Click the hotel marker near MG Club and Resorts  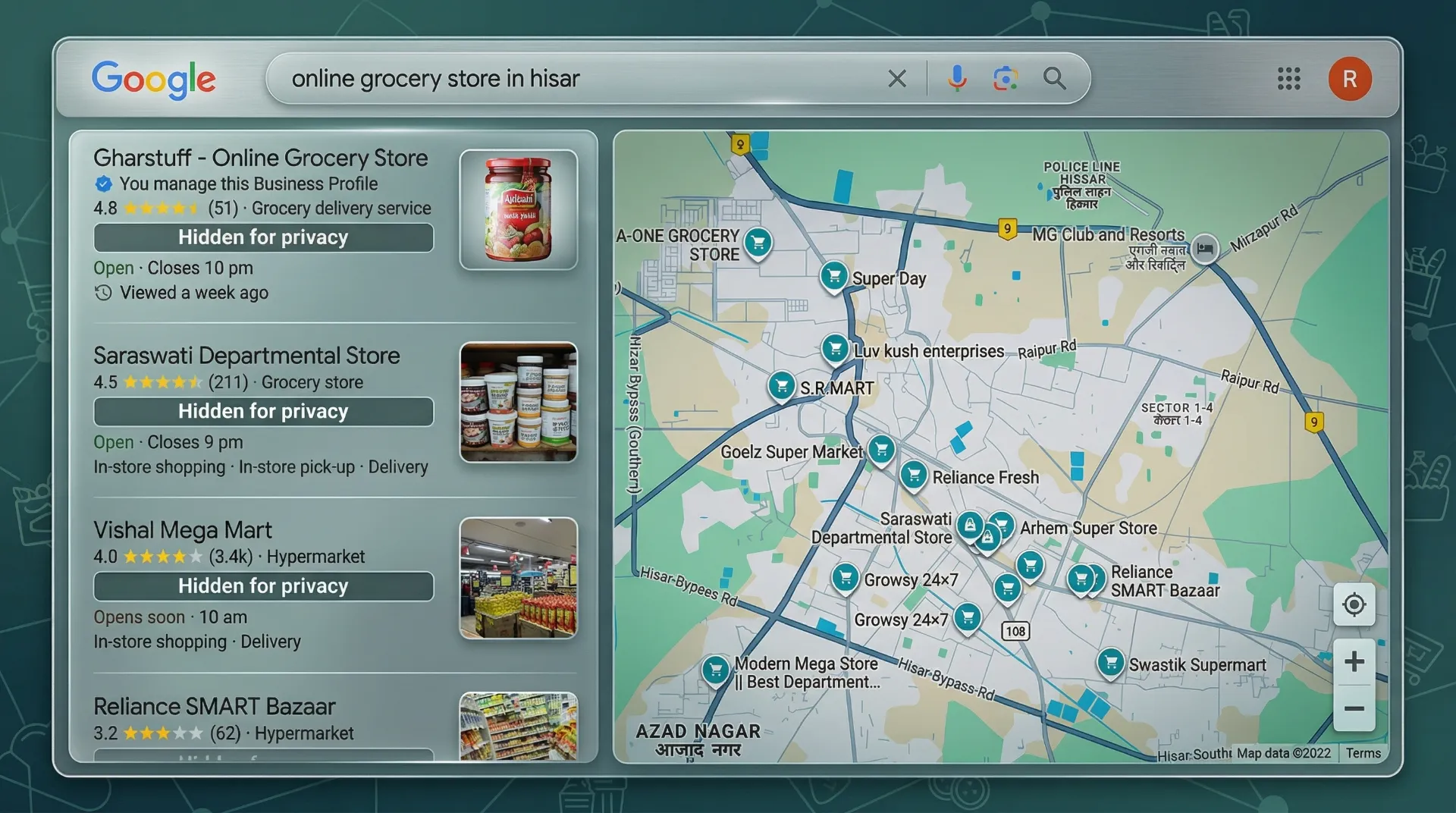[1206, 248]
